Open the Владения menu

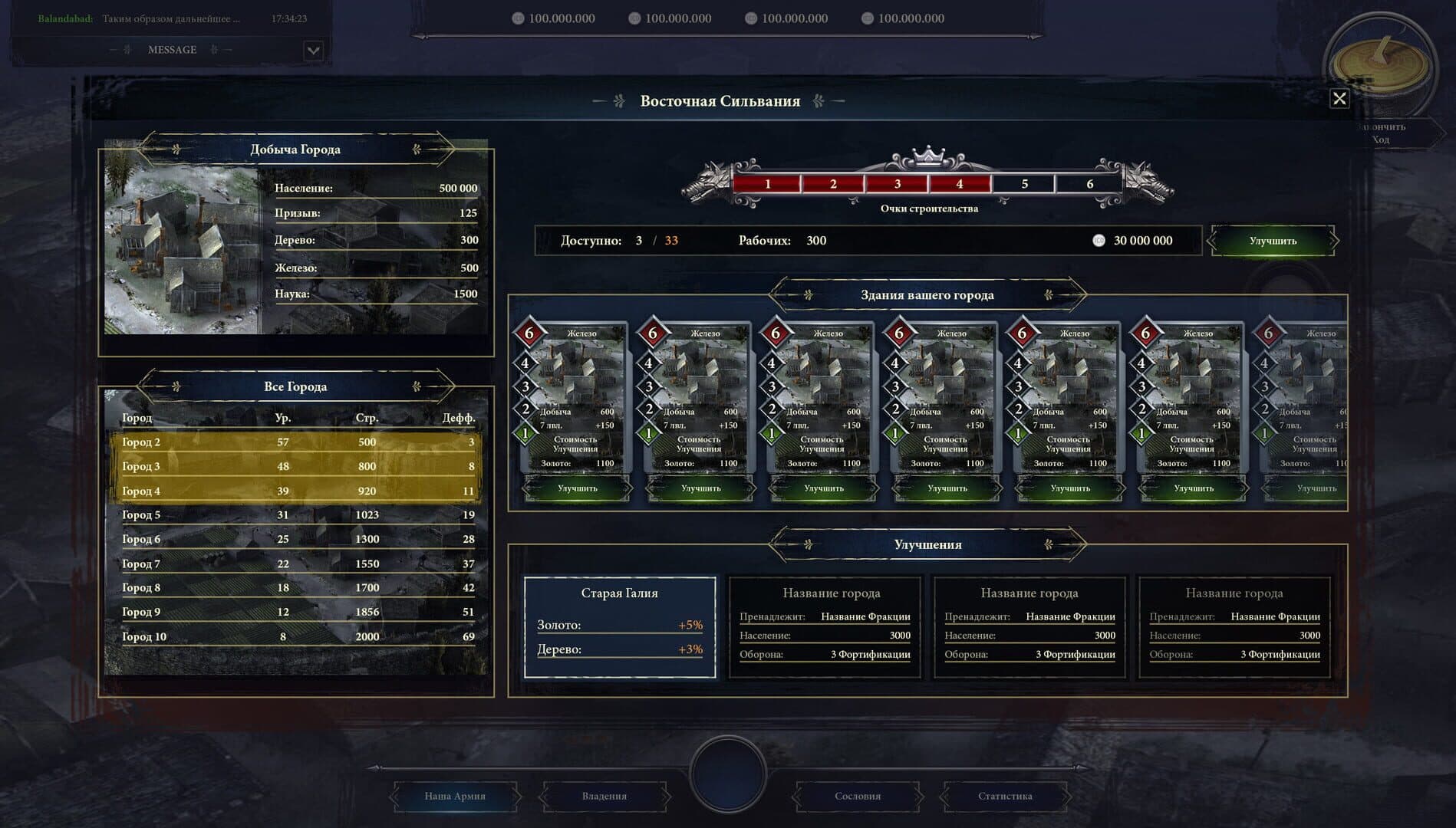click(604, 796)
